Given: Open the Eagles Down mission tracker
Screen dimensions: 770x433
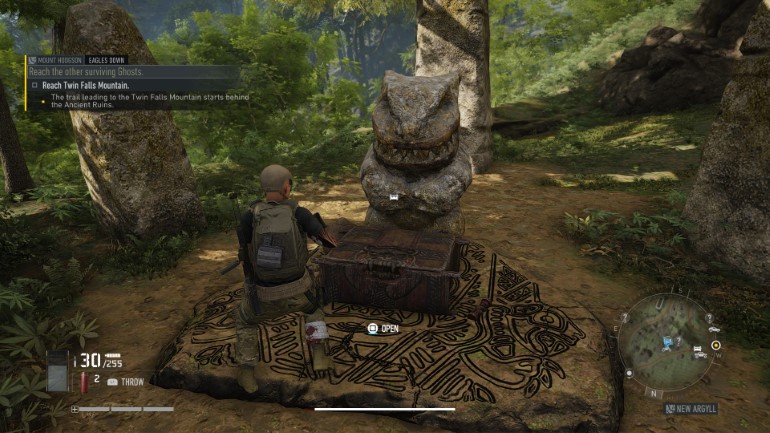Looking at the screenshot, I should pyautogui.click(x=107, y=60).
